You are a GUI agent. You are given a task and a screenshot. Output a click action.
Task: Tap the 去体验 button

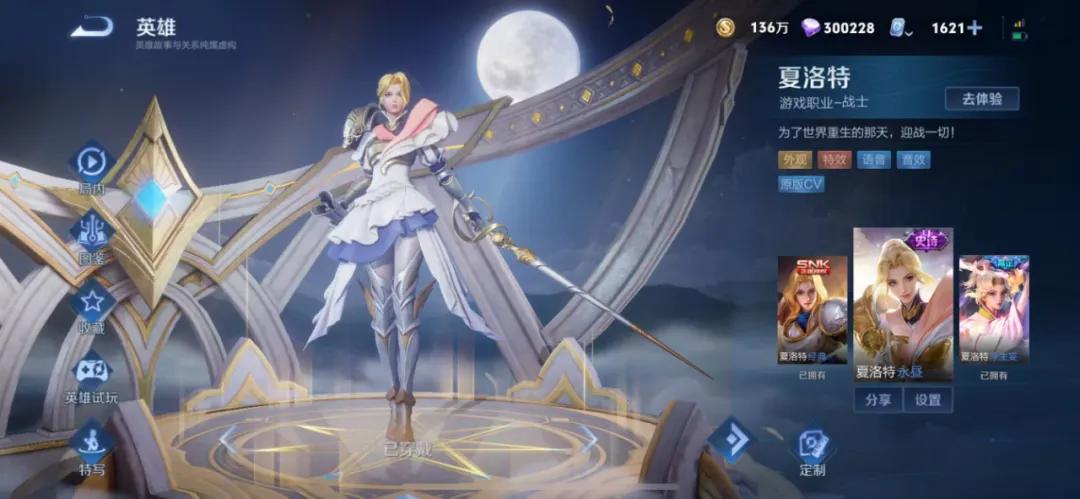[x=982, y=98]
